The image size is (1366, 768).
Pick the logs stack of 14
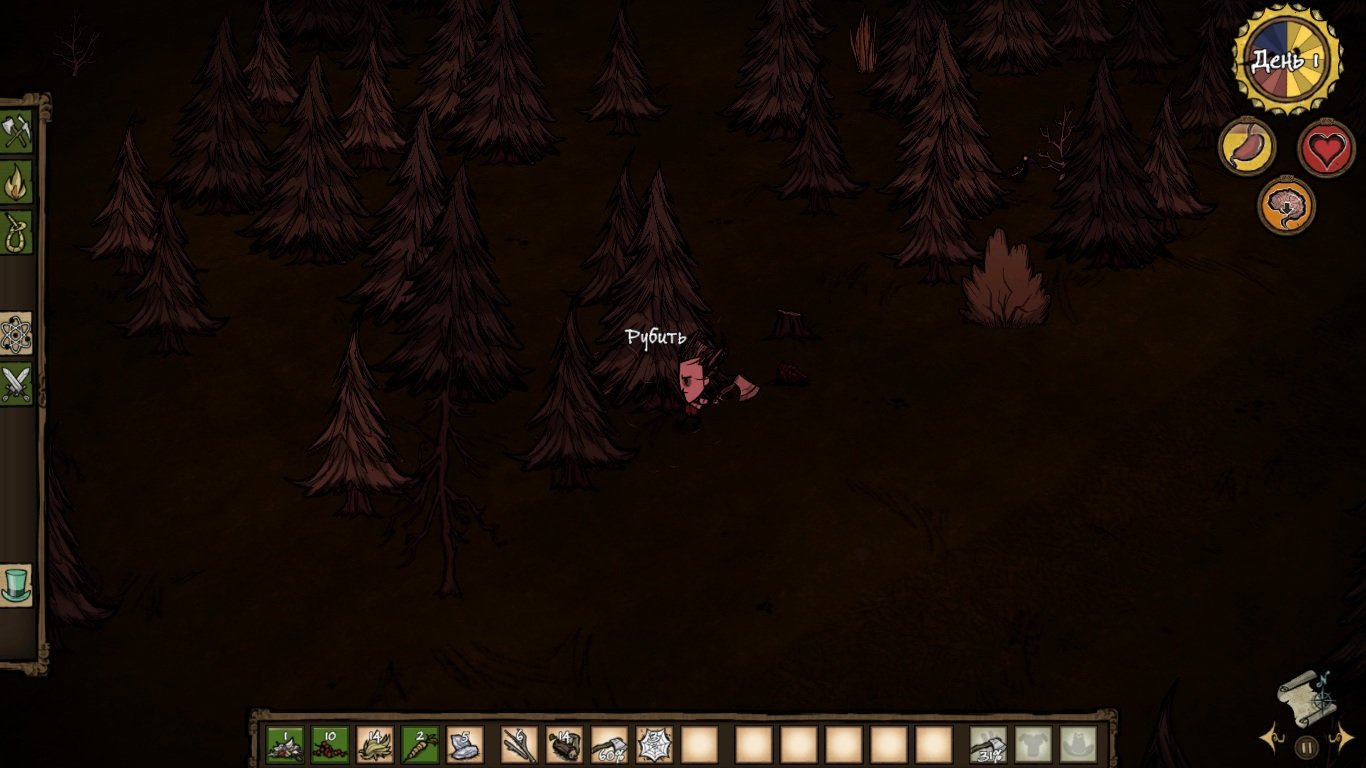564,745
